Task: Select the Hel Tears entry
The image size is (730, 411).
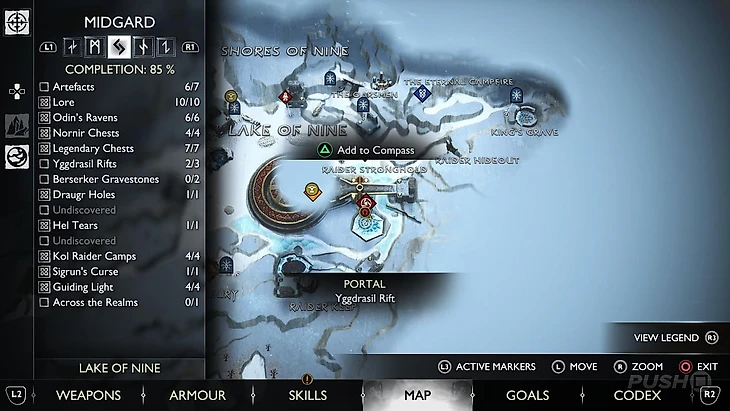Action: point(44,226)
